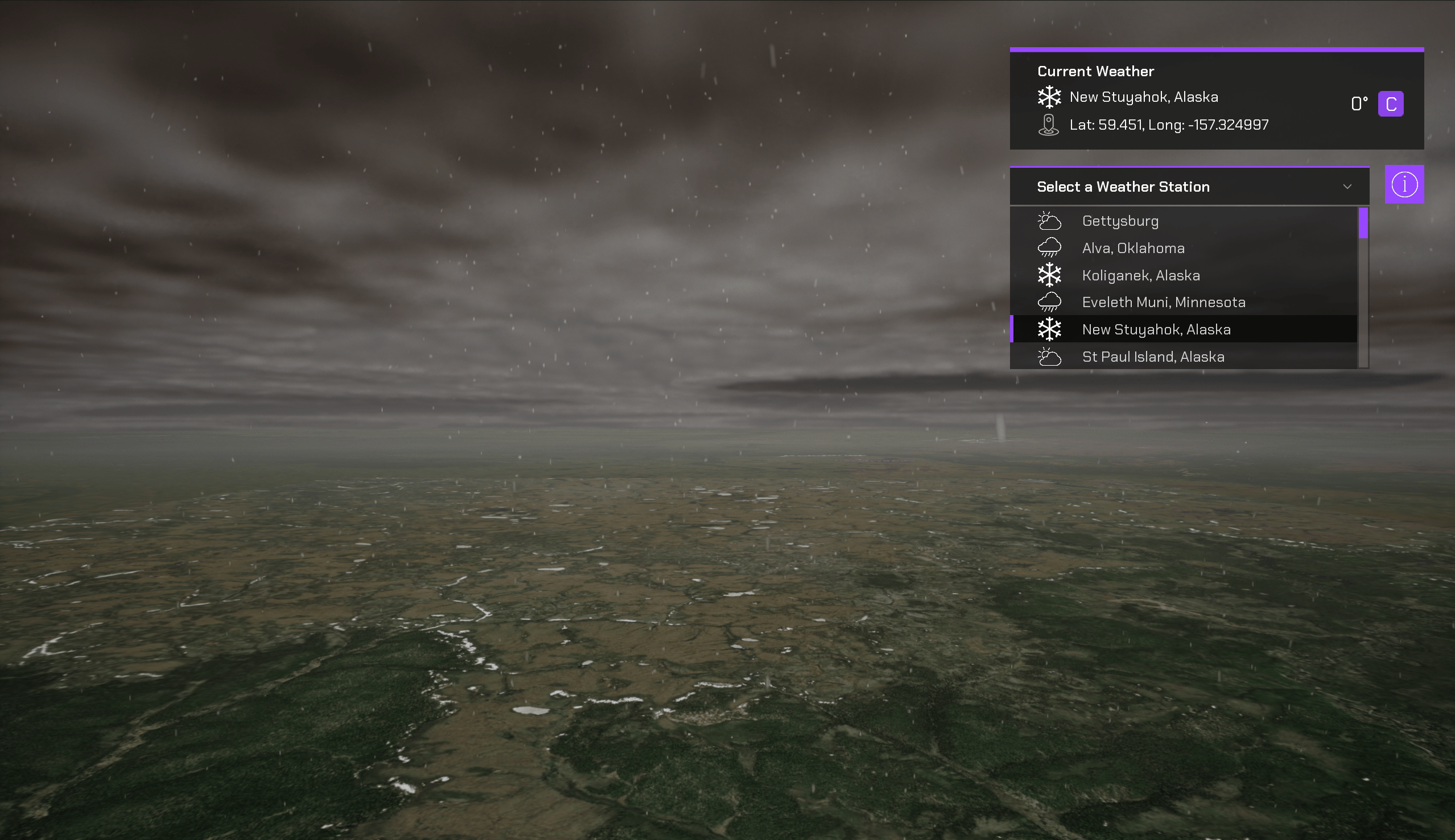This screenshot has width=1455, height=840.
Task: Click the partly cloudy icon next to Gettysburg
Action: 1049,220
